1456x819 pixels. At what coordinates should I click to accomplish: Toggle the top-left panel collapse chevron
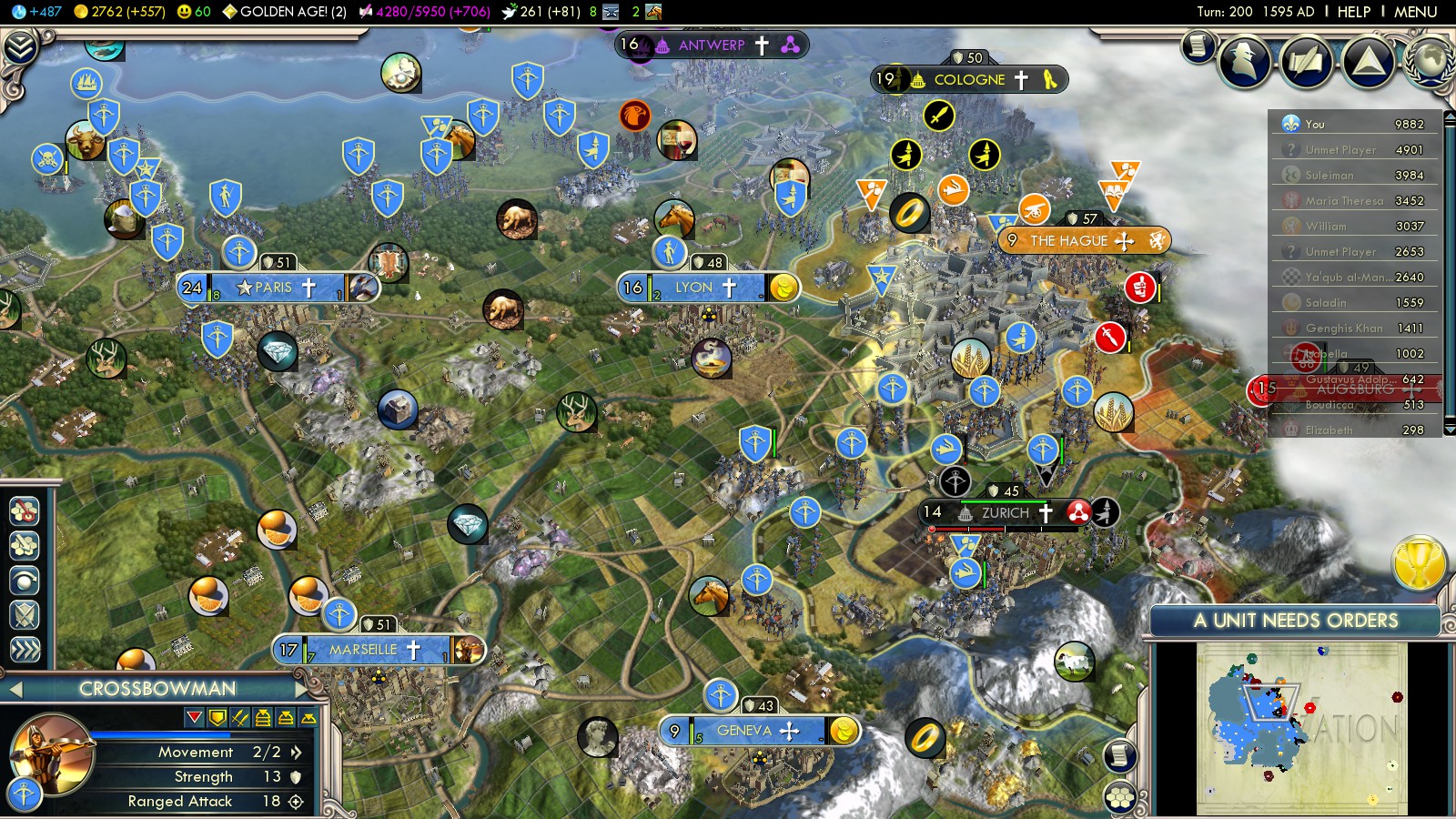(20, 47)
